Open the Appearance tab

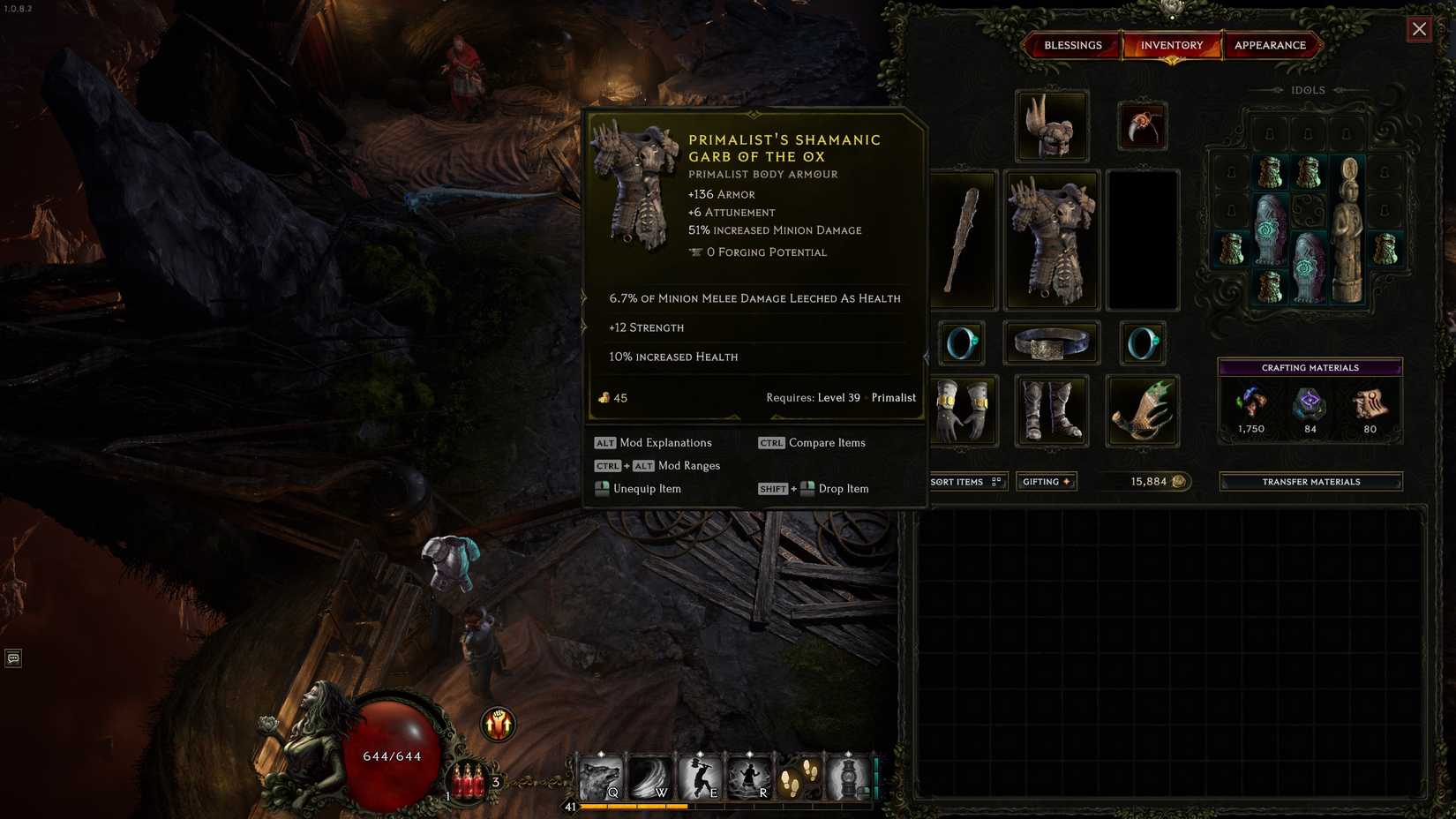coord(1272,45)
